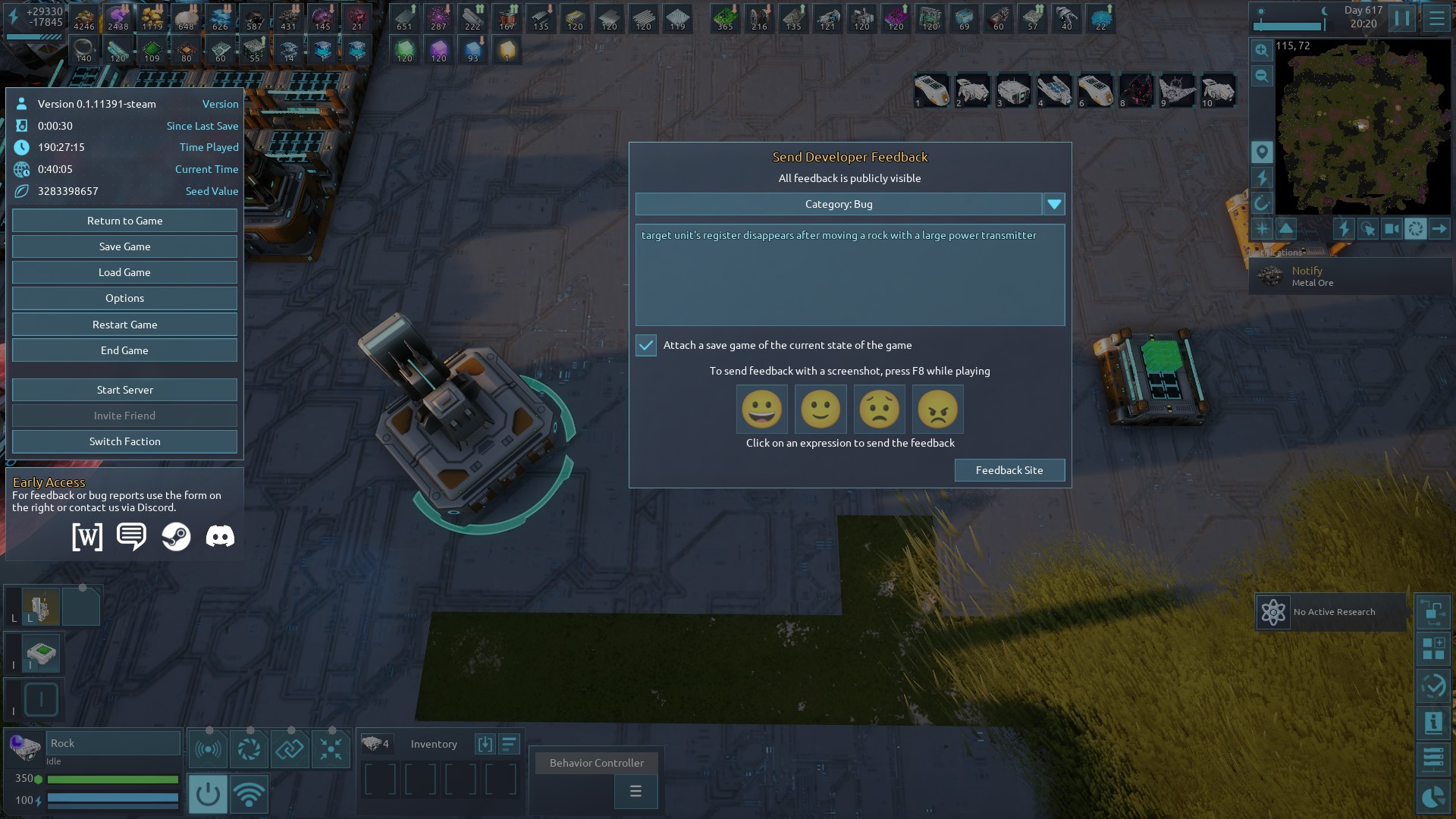Image resolution: width=1456 pixels, height=819 pixels.
Task: Click End Game button
Action: point(124,350)
